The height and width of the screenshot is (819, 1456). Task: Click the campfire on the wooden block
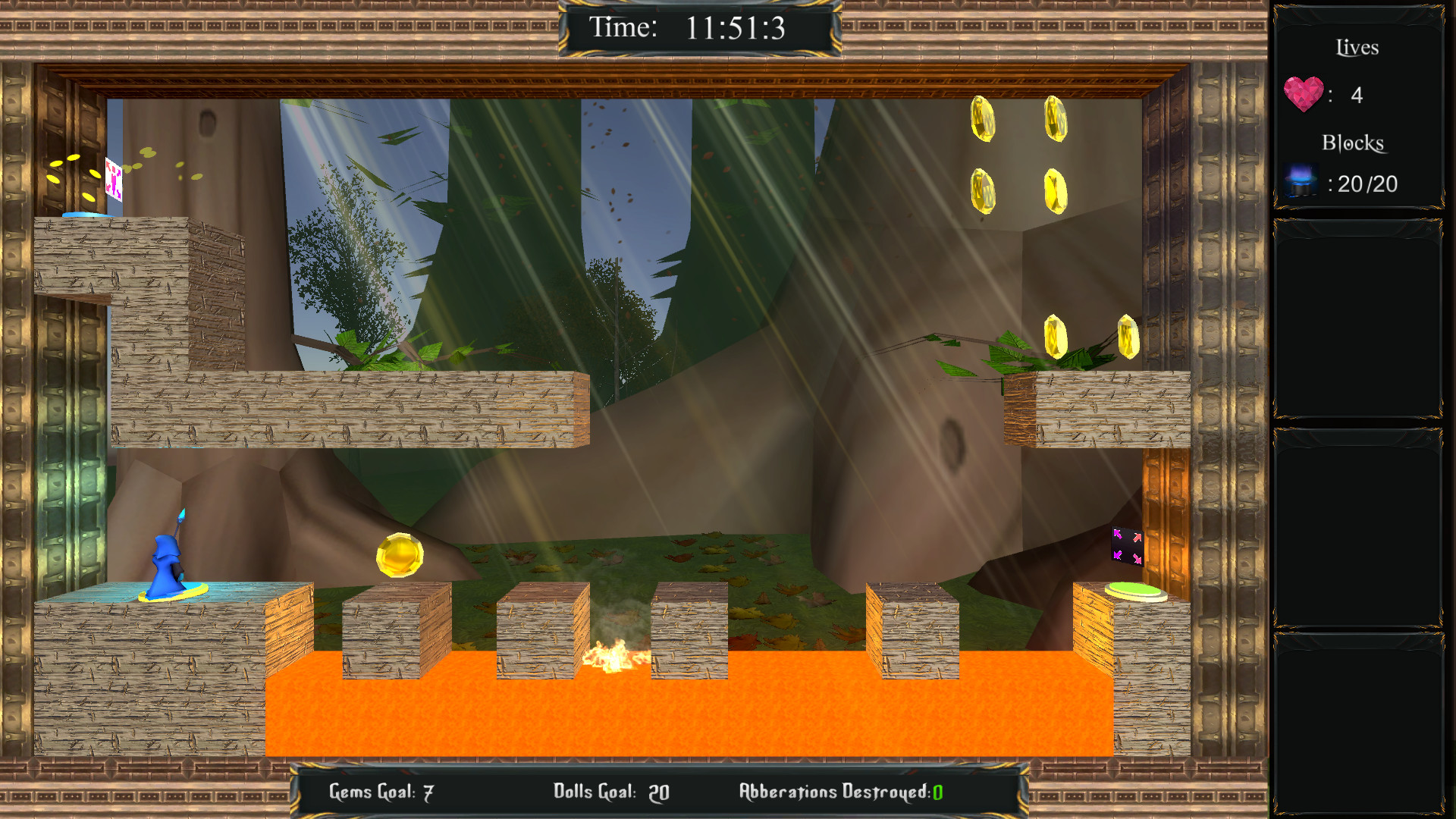click(613, 658)
